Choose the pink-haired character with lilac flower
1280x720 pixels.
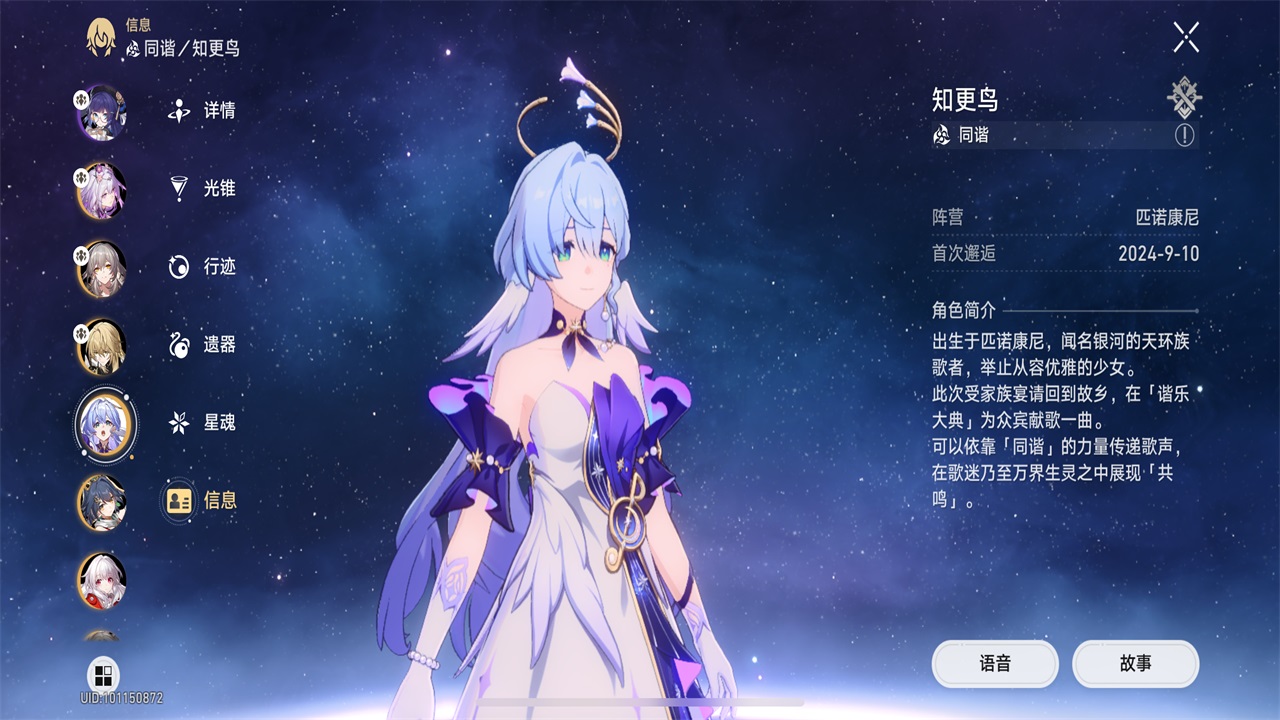pos(102,189)
